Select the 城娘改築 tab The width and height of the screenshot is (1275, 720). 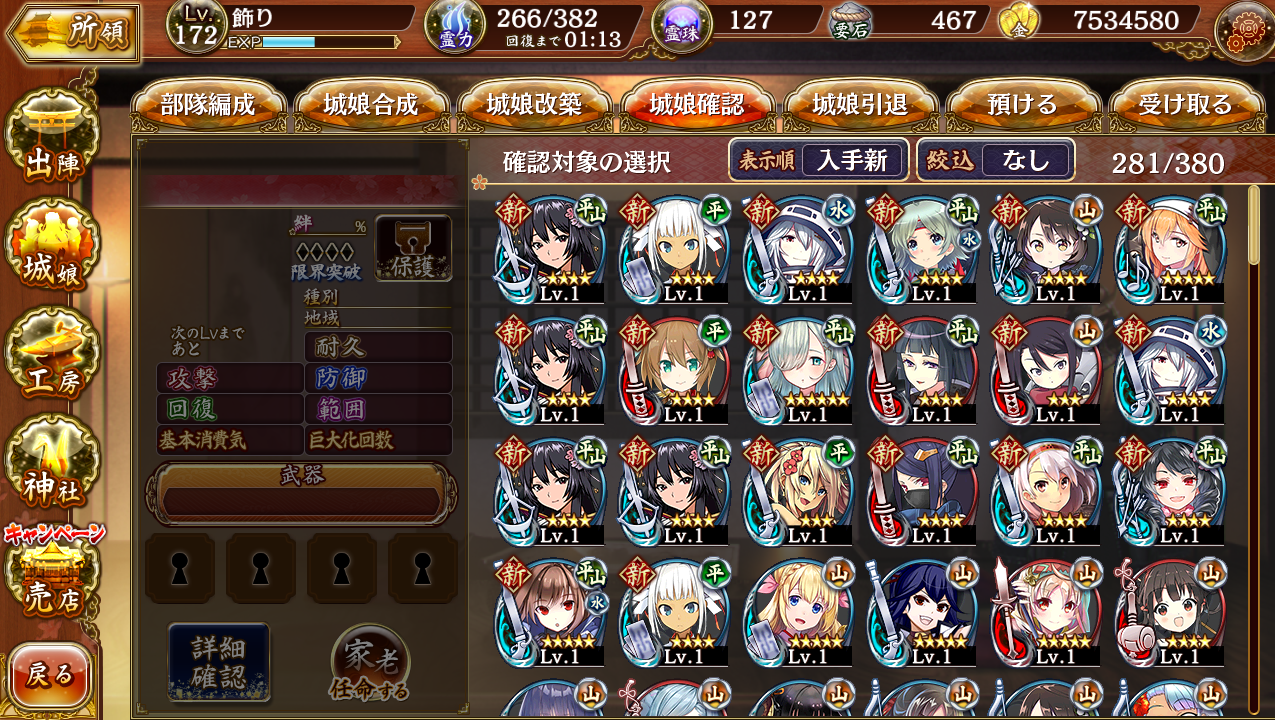tap(534, 104)
